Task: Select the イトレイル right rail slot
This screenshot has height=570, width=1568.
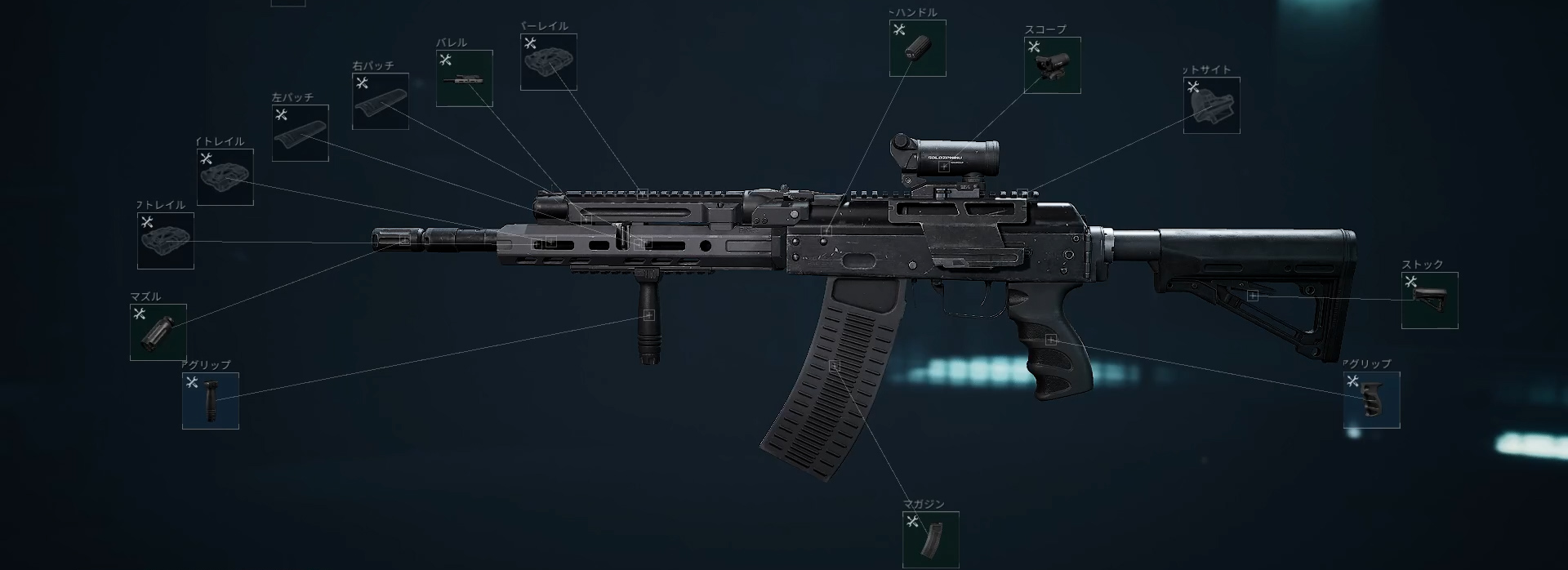Action: [x=225, y=178]
